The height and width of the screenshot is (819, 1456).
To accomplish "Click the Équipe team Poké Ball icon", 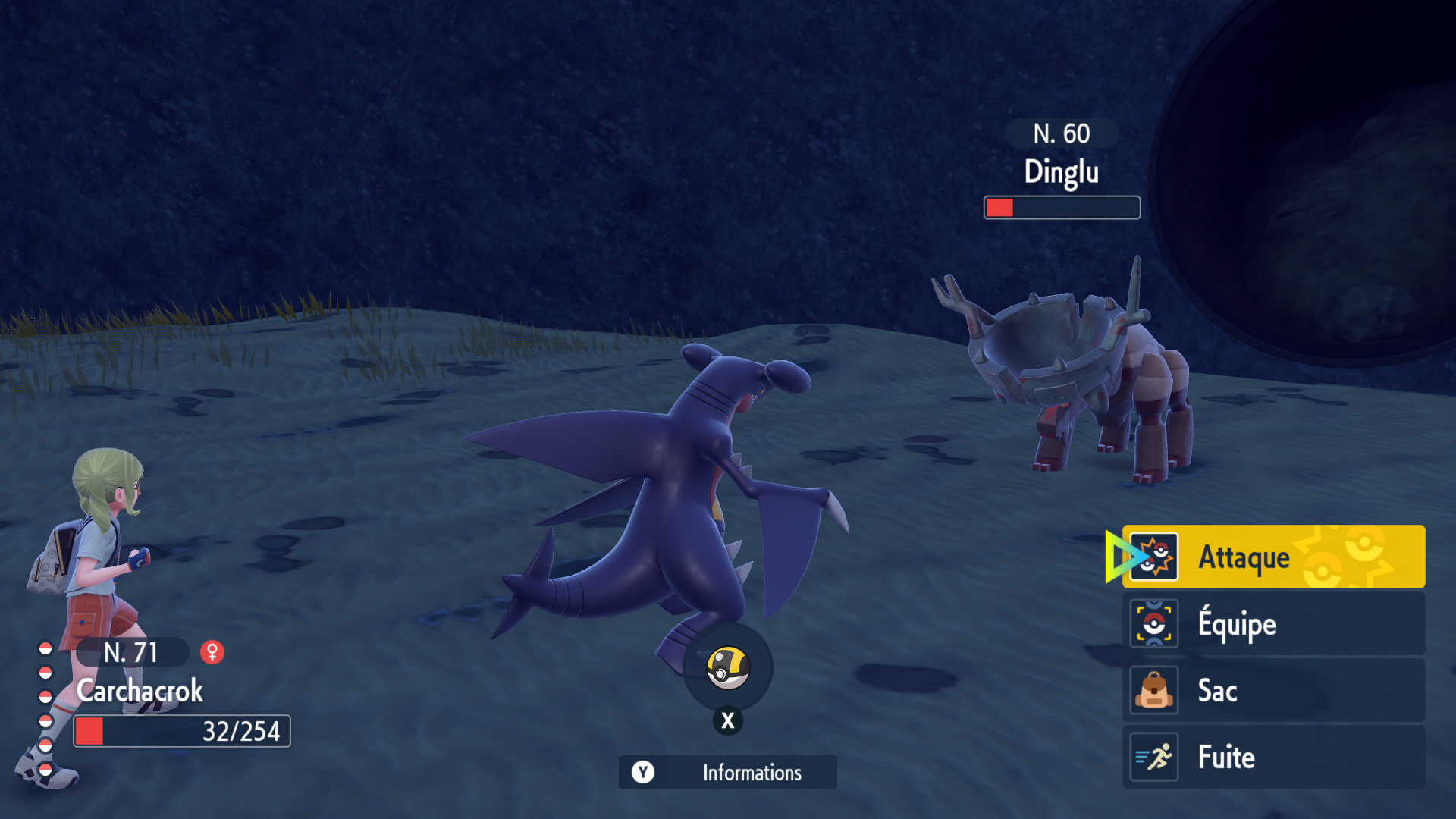I will 1153,623.
